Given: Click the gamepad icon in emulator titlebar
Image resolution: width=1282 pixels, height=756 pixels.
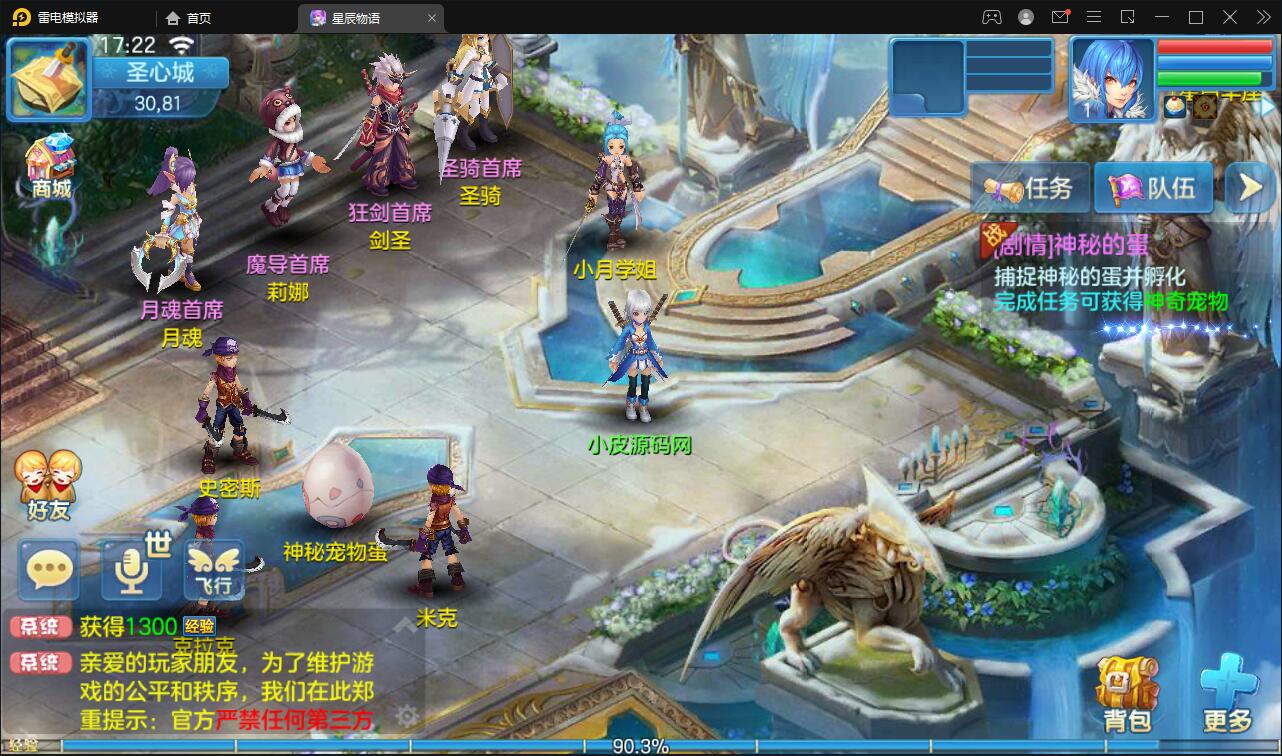Looking at the screenshot, I should pyautogui.click(x=991, y=17).
